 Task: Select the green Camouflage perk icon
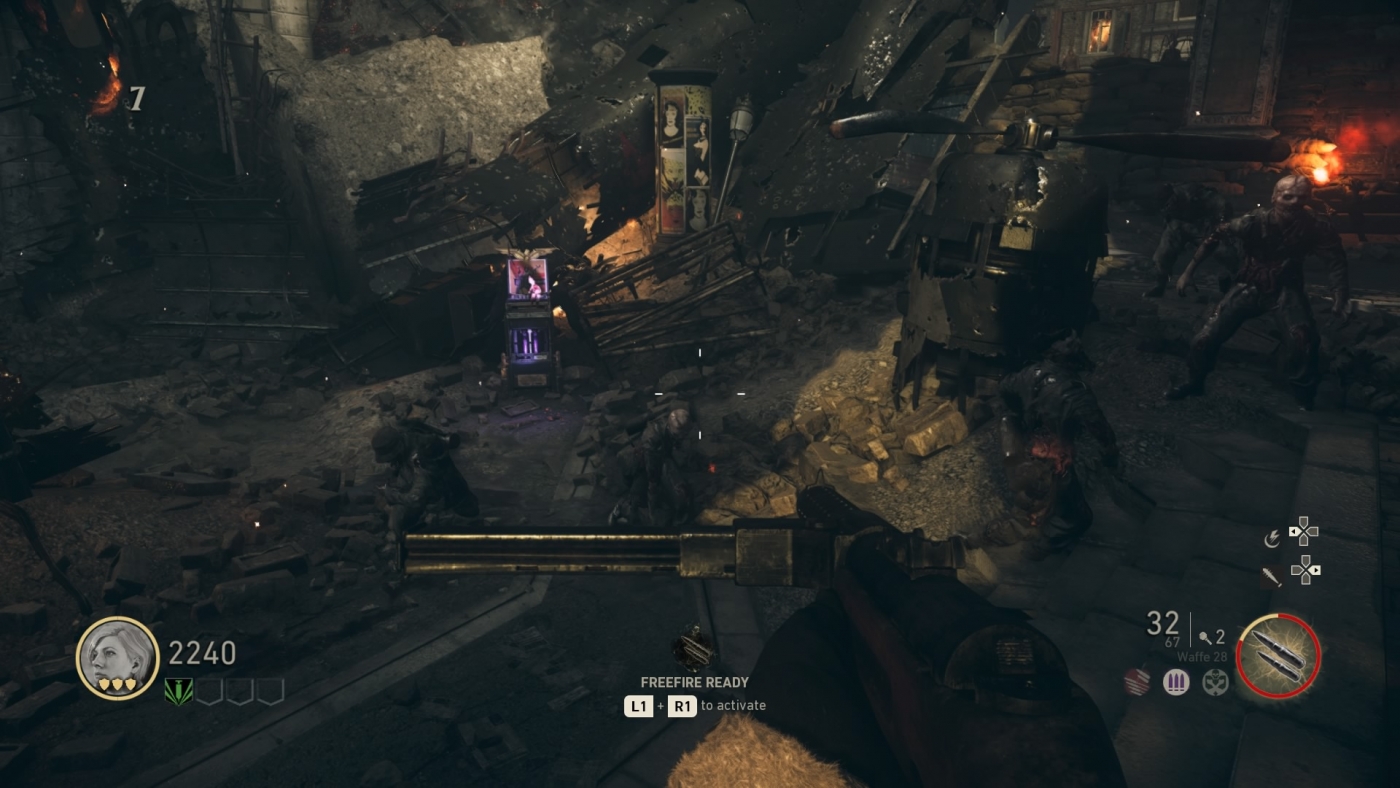coord(178,691)
